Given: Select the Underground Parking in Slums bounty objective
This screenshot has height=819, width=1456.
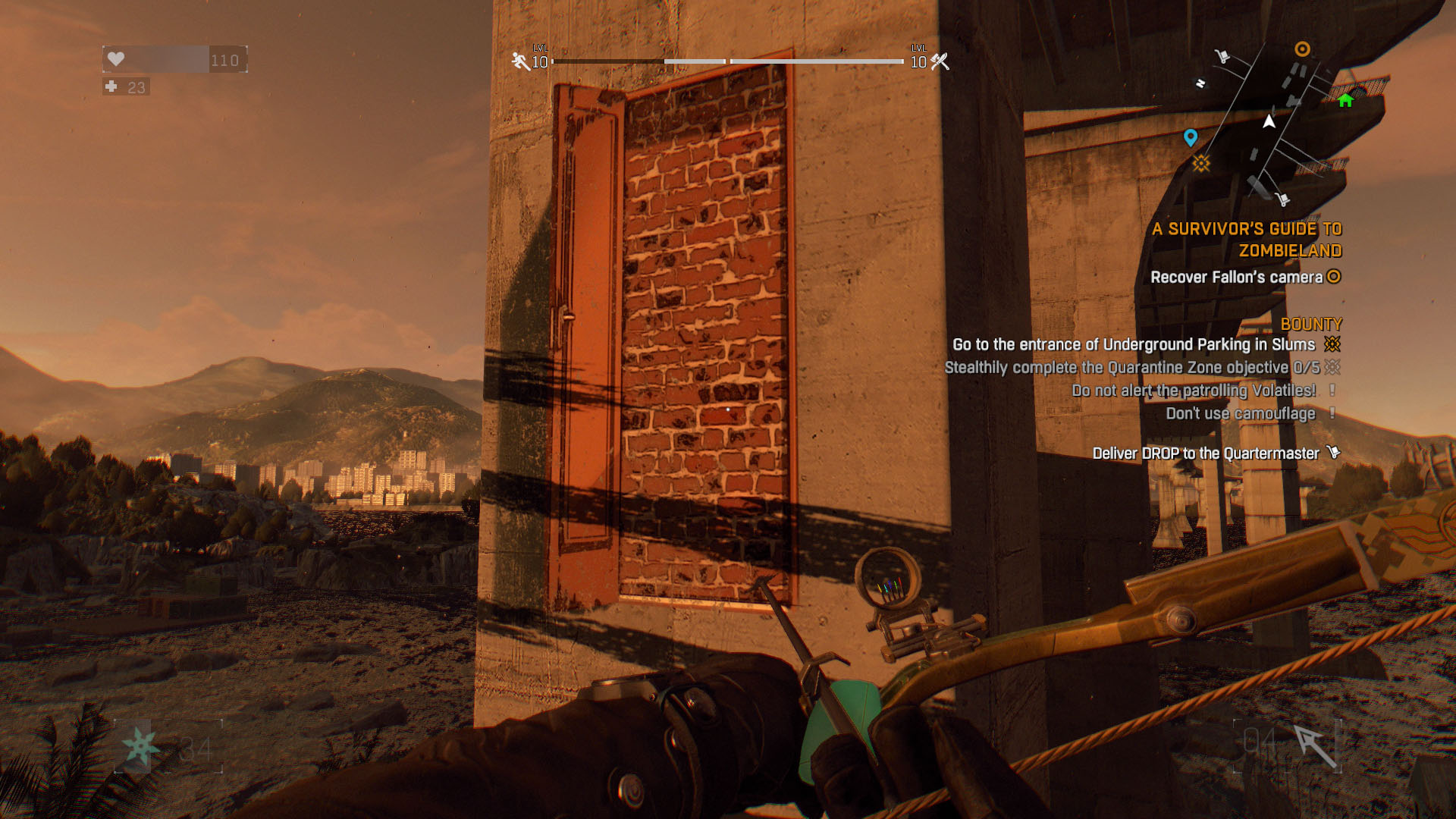Looking at the screenshot, I should coord(1134,345).
